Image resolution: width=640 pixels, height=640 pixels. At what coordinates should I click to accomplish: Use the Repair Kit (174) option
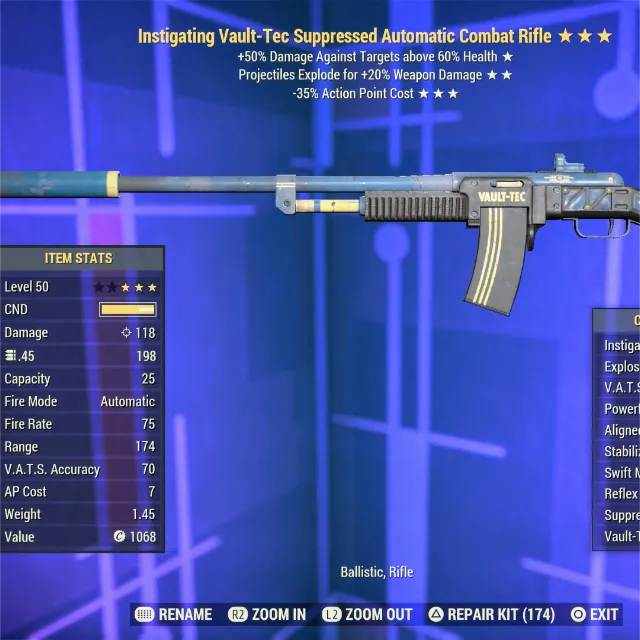491,614
